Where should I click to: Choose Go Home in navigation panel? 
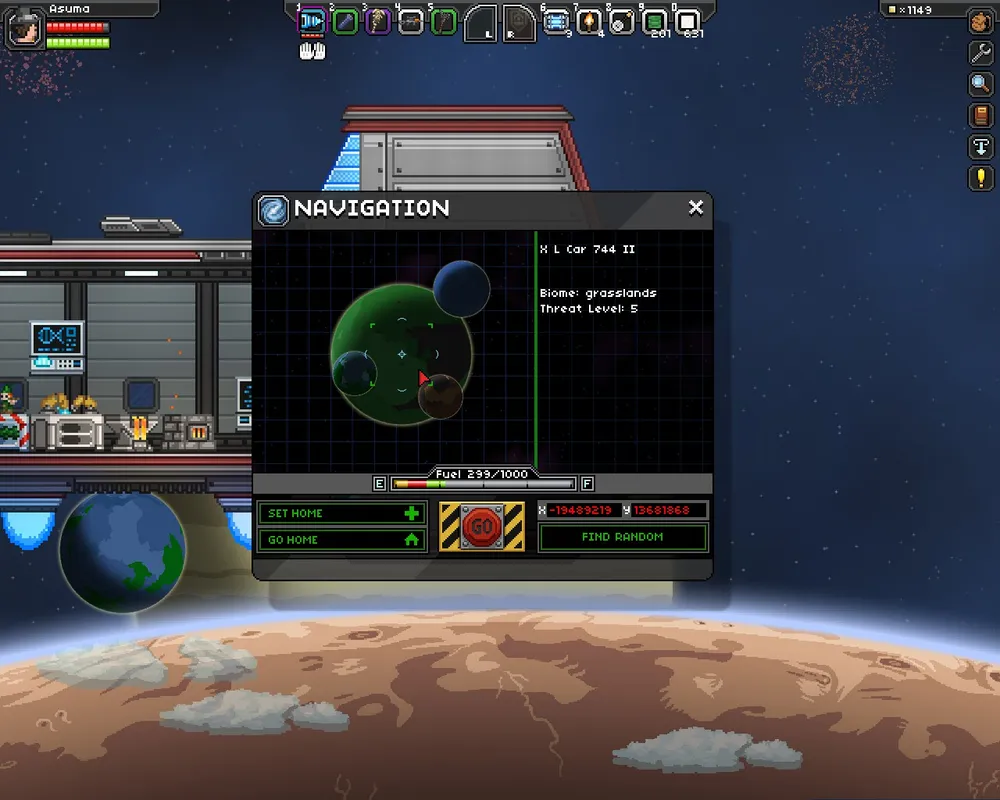coord(342,539)
